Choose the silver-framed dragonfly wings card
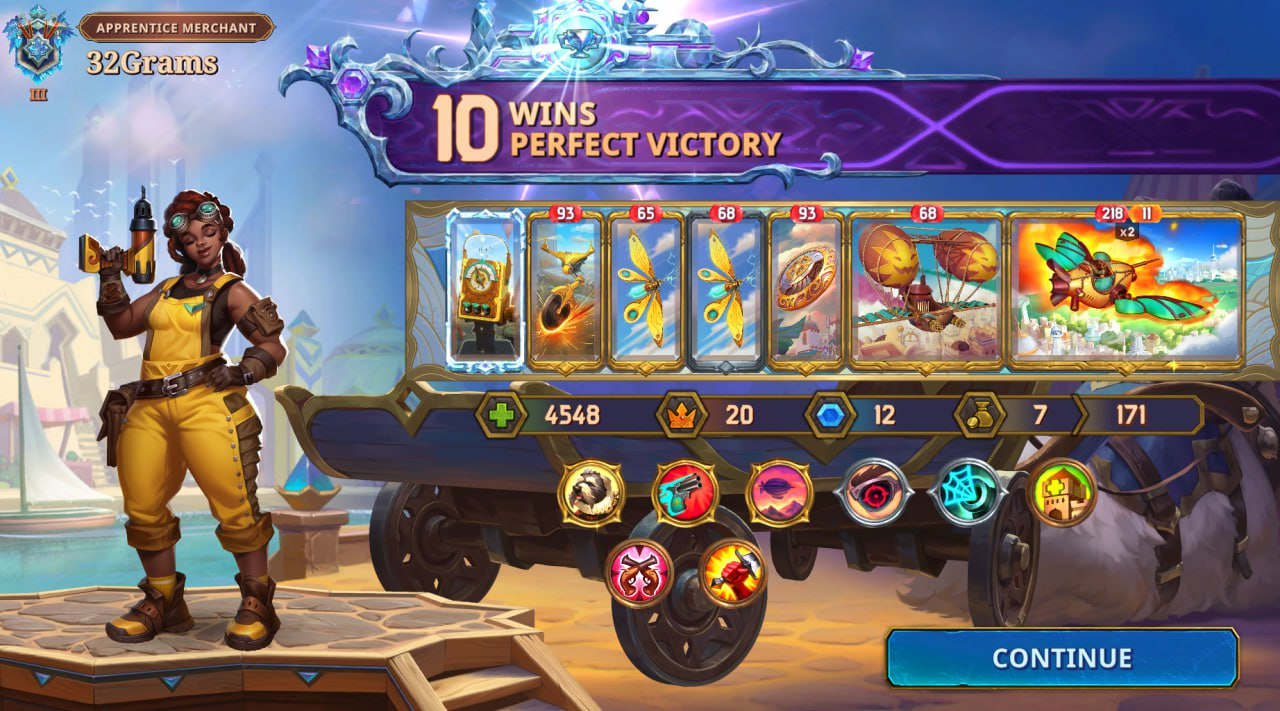 pos(726,290)
